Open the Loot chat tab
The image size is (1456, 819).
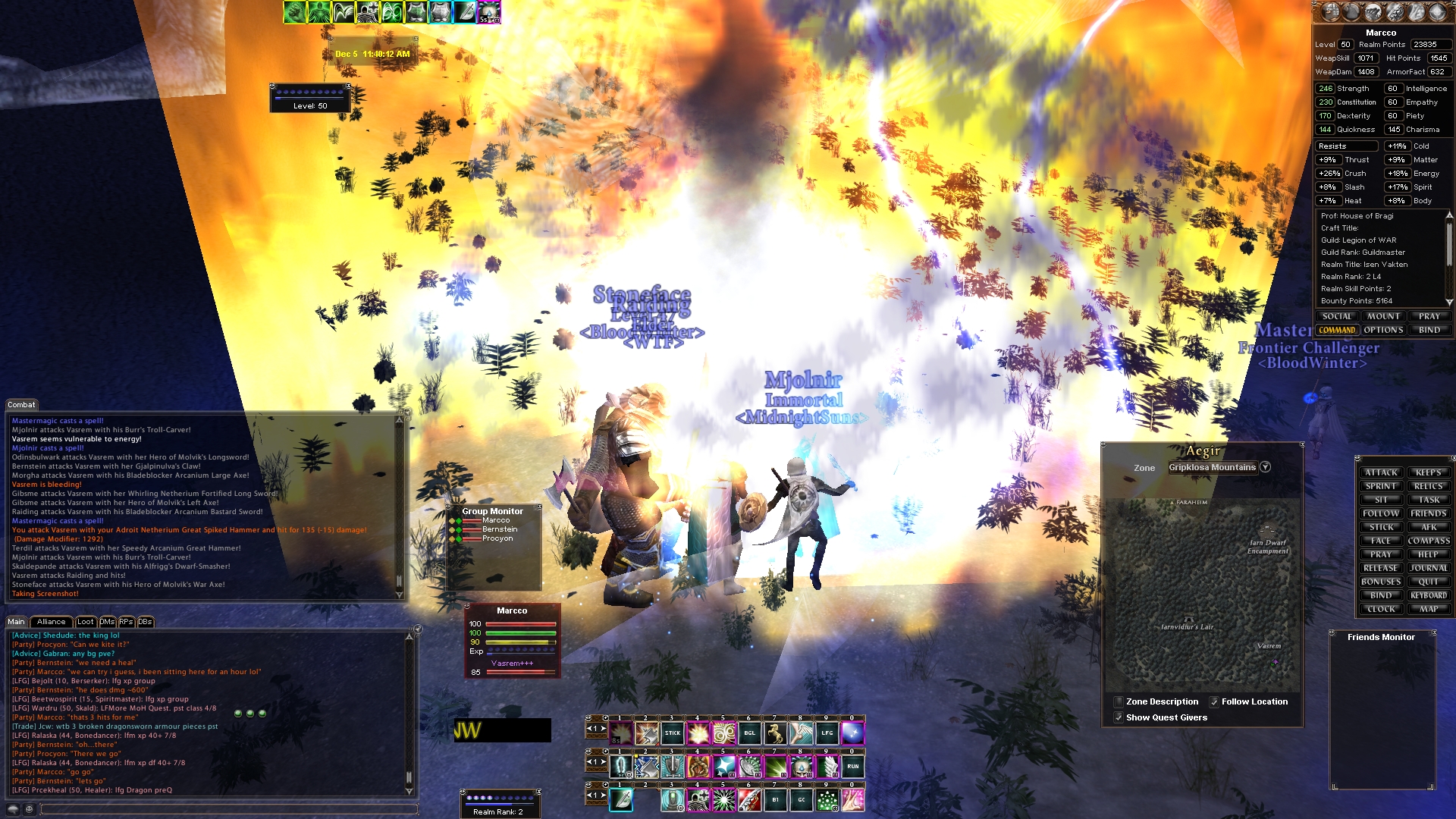[x=86, y=622]
